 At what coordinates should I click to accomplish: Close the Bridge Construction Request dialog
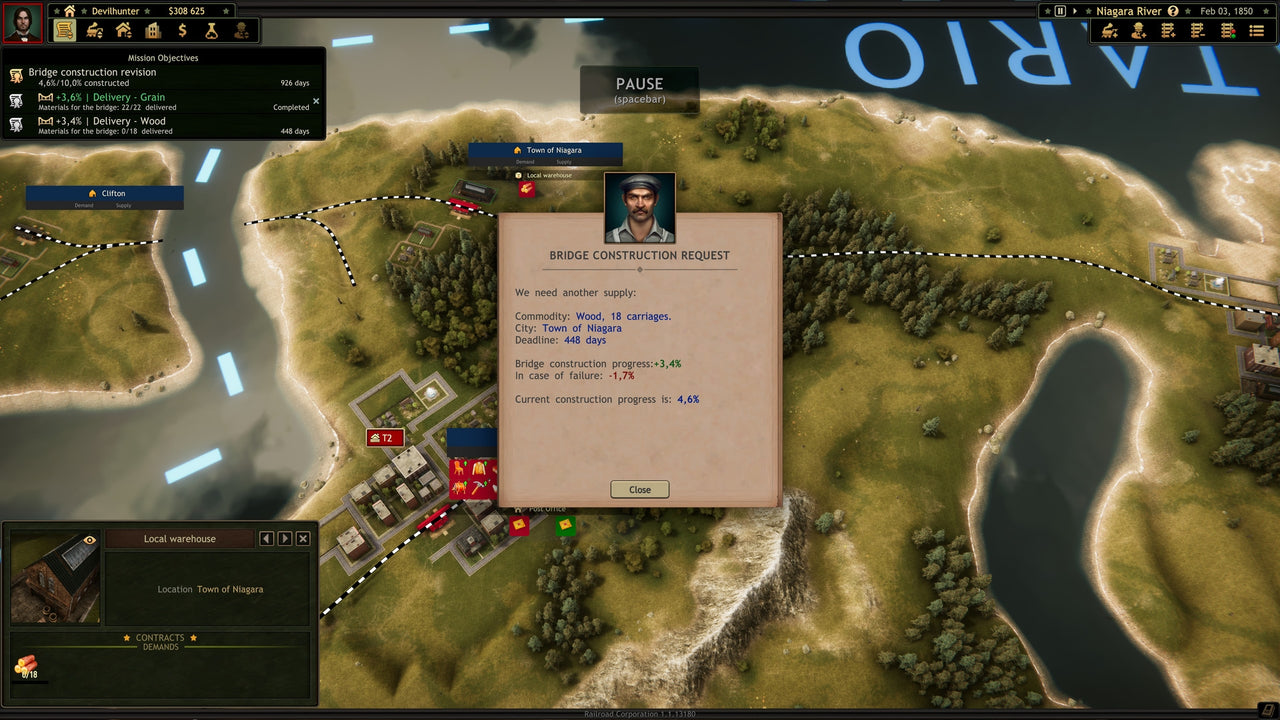(x=639, y=489)
